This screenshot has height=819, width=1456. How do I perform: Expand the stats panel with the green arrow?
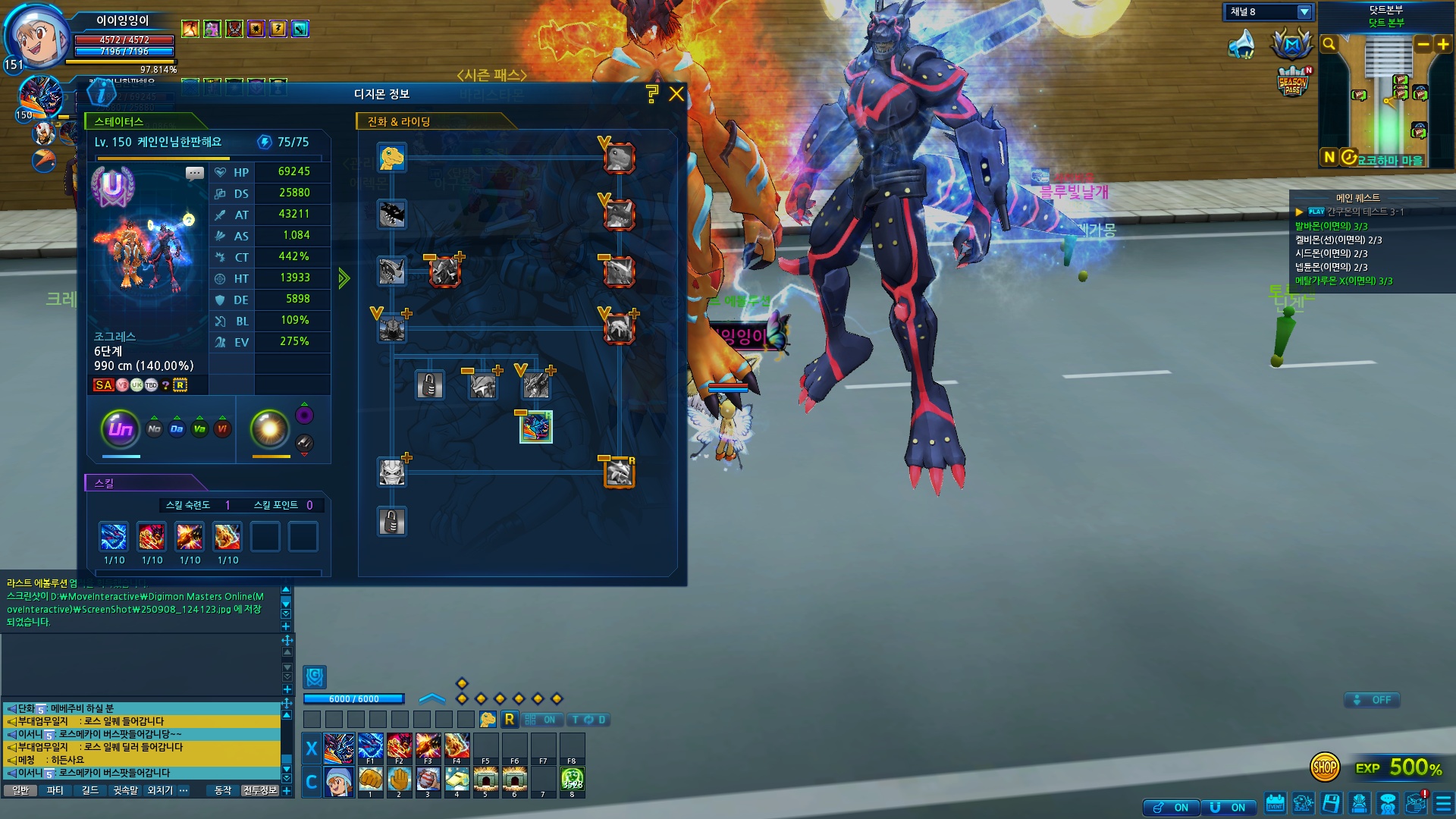[x=344, y=278]
